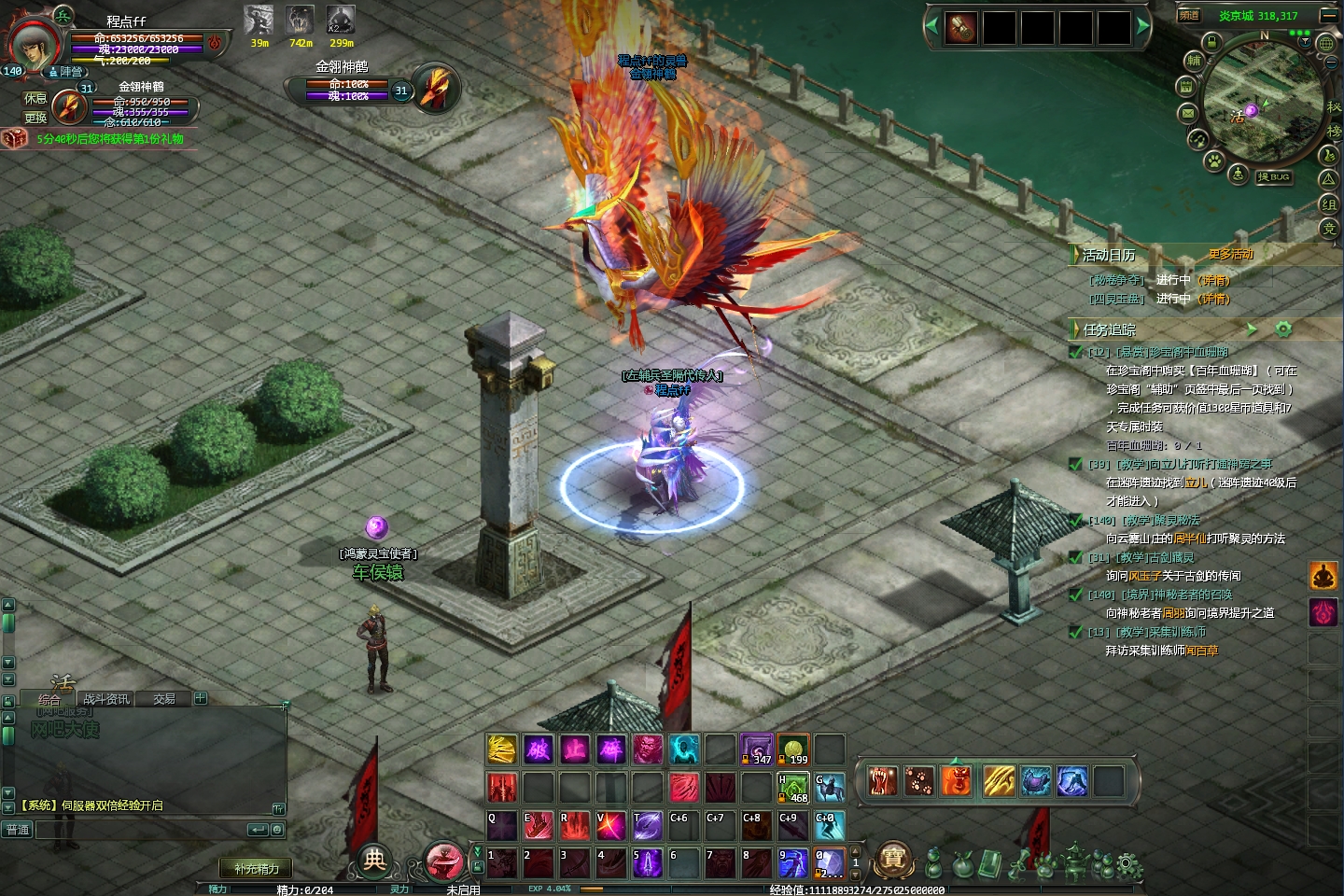1344x896 pixels.
Task: Open the 频道 channel button
Action: [x=1189, y=16]
